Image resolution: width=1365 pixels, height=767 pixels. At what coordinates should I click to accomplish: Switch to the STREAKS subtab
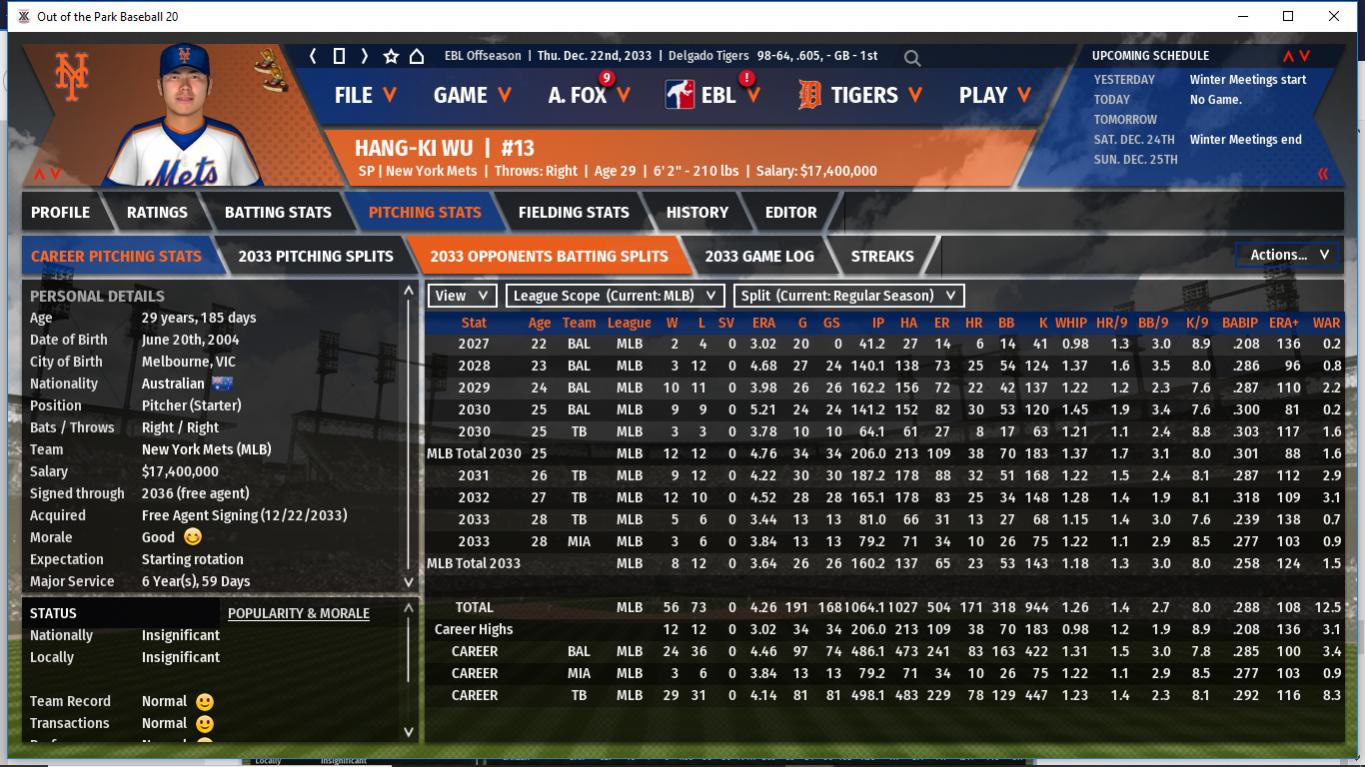pos(882,256)
